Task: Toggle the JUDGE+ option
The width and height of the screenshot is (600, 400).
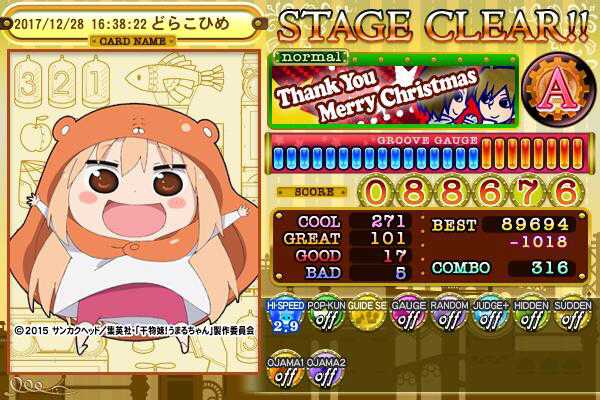Action: click(x=490, y=318)
